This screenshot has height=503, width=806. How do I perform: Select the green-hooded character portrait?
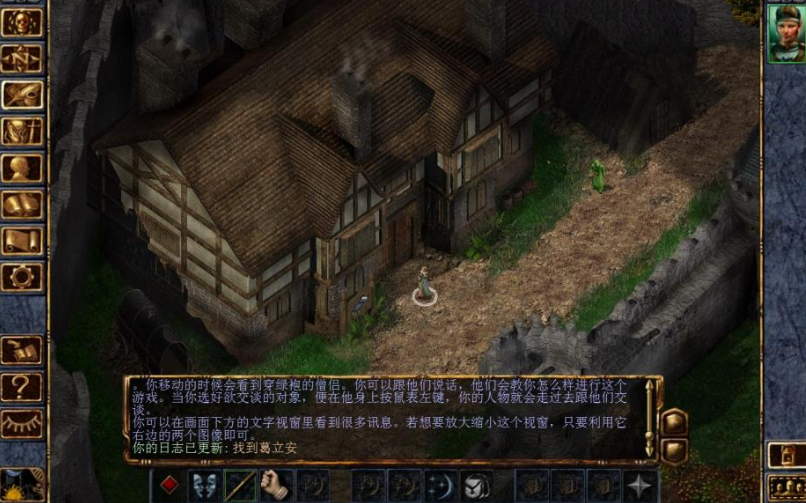[785, 34]
